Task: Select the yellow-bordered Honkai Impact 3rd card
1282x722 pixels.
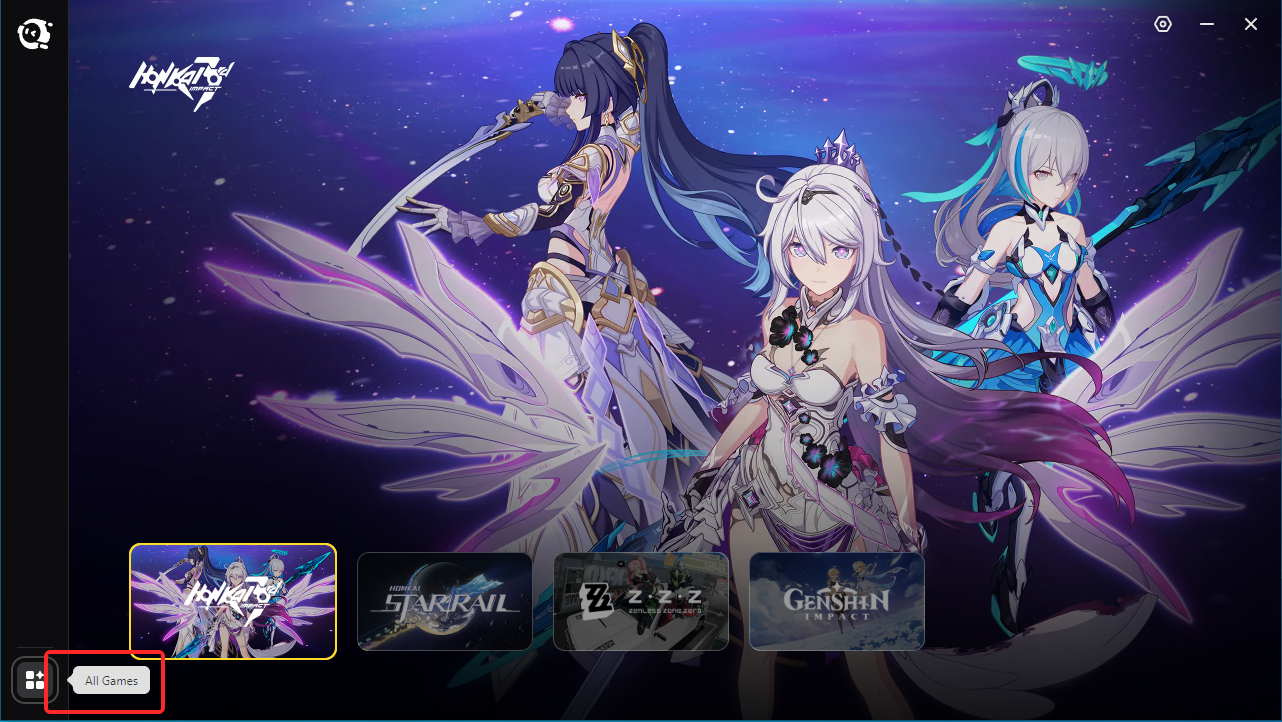Action: pyautogui.click(x=232, y=601)
